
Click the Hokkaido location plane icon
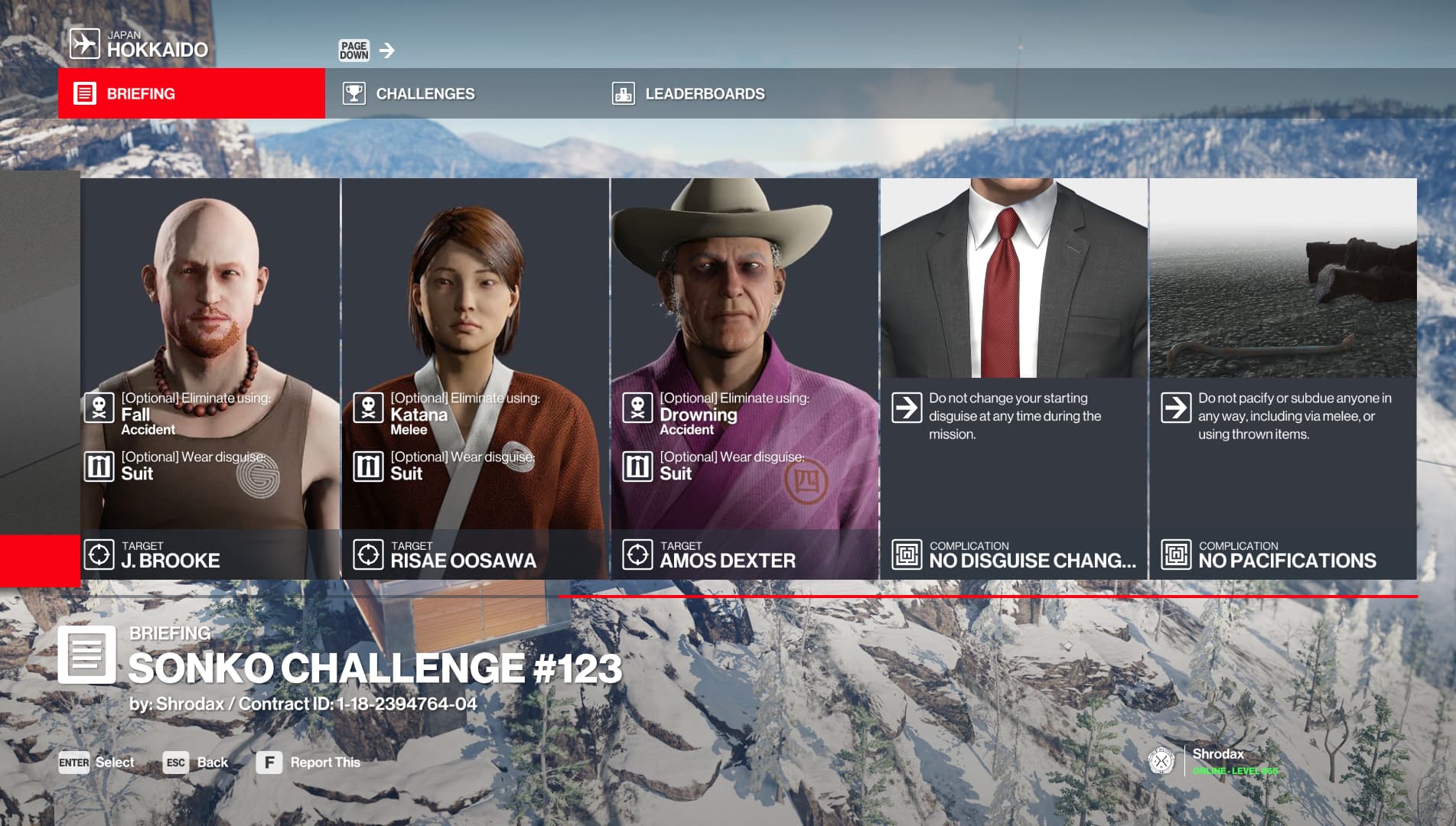point(85,44)
